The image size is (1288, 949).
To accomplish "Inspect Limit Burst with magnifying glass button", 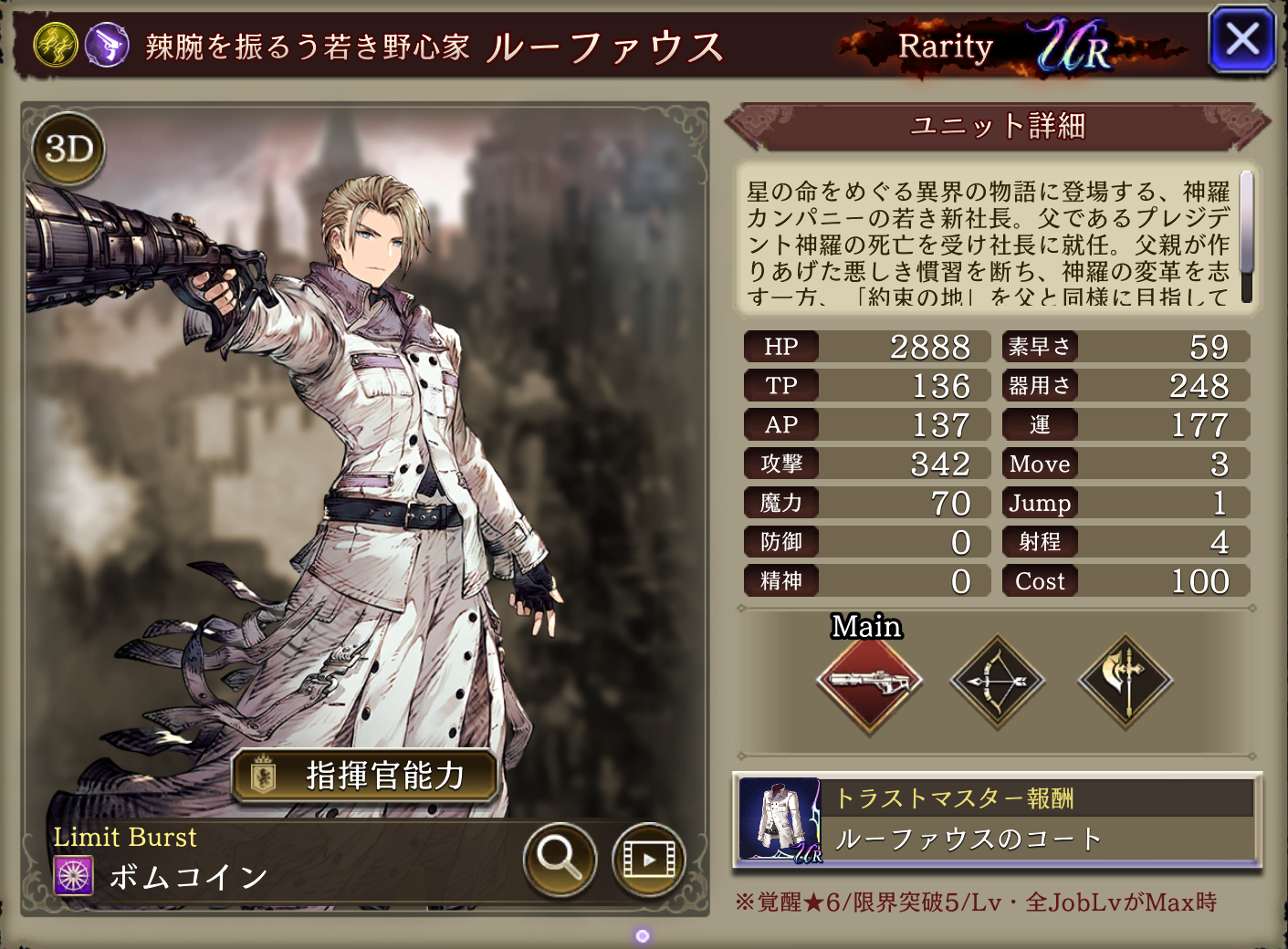I will pyautogui.click(x=560, y=859).
